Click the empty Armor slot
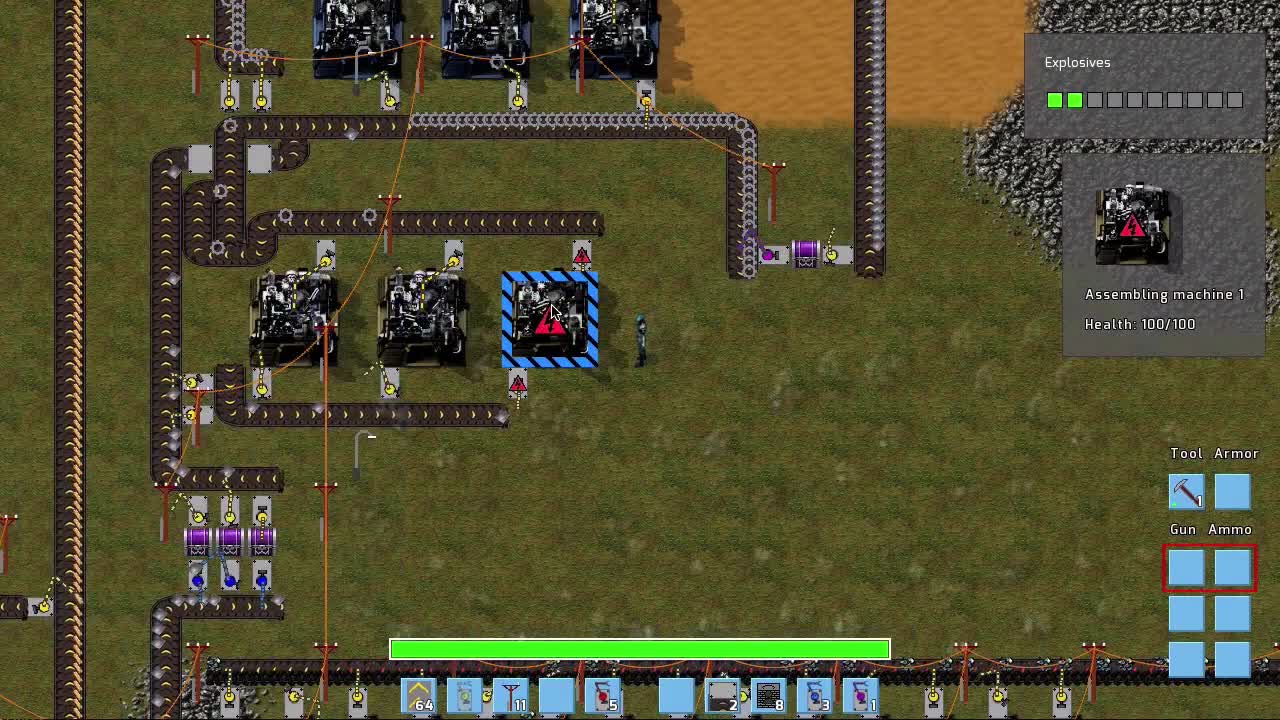This screenshot has width=1280, height=720. coord(1232,490)
